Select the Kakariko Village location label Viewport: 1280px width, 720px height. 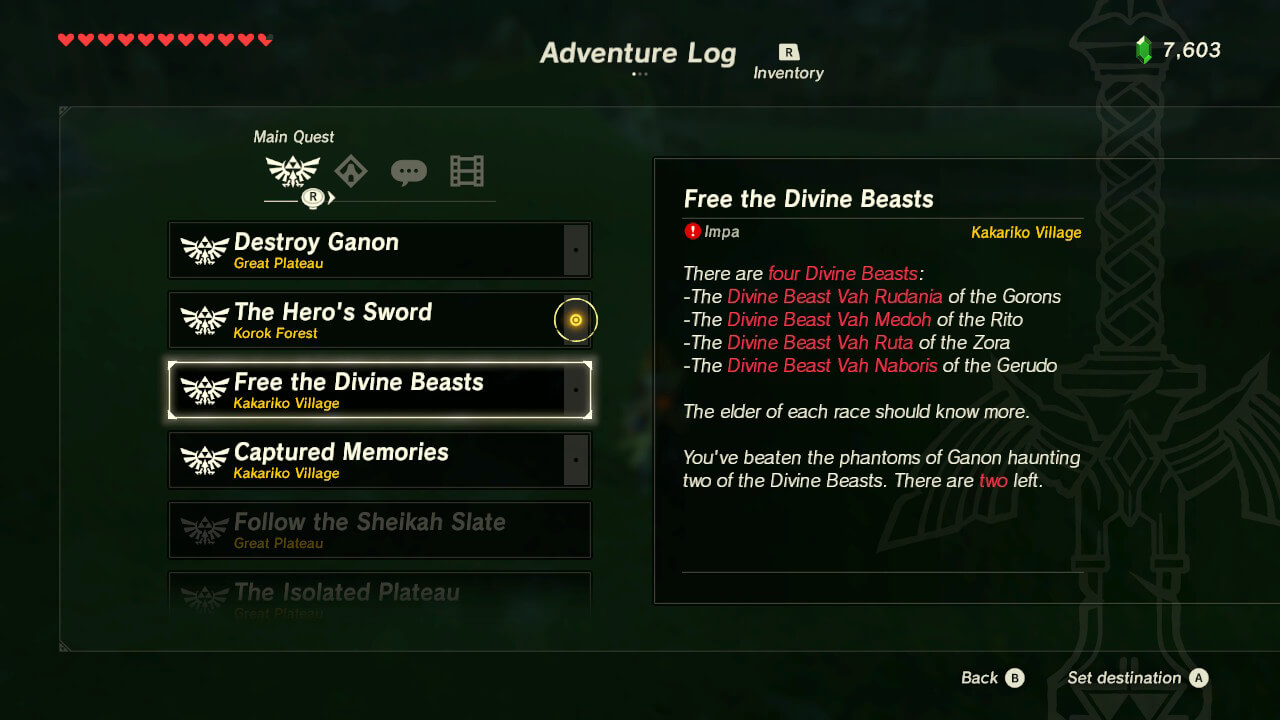(1026, 231)
